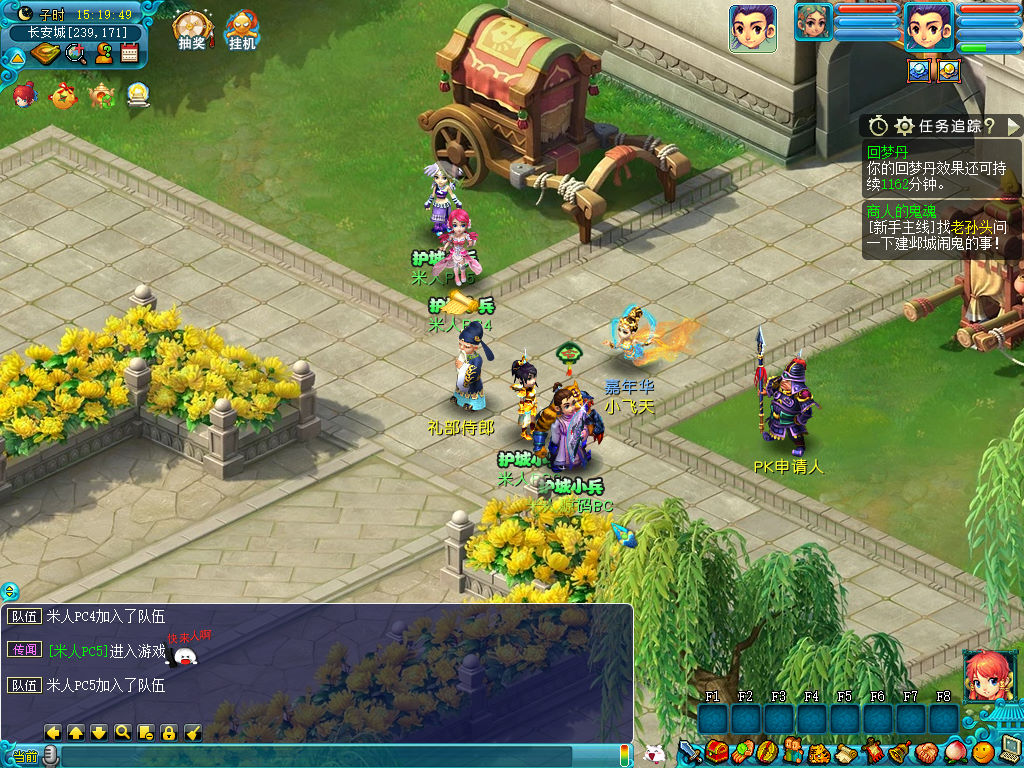1024x768 pixels.
Task: Collapse the map panel with the orange arrow
Action: (17, 56)
